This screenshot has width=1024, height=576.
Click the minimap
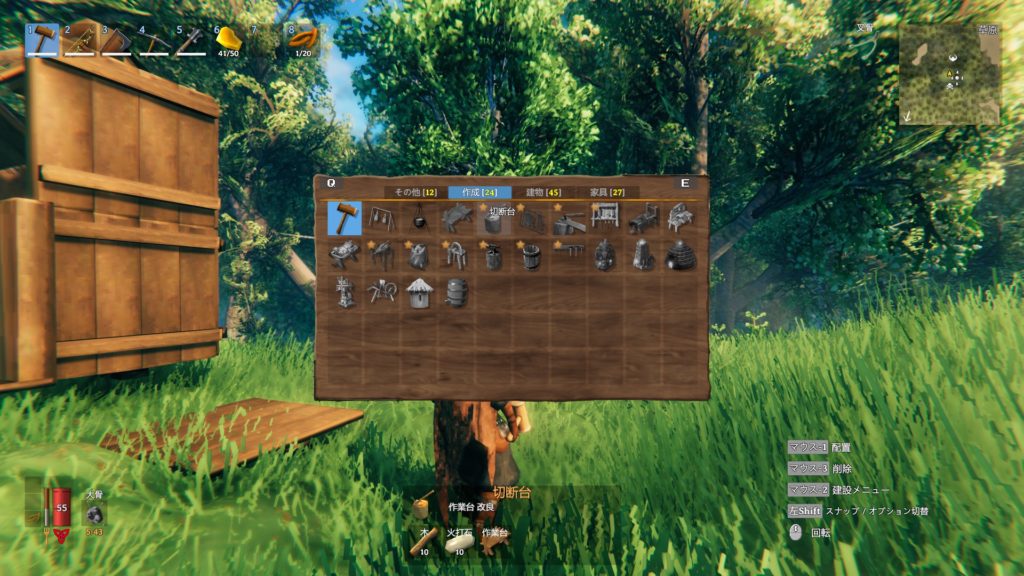[x=949, y=73]
